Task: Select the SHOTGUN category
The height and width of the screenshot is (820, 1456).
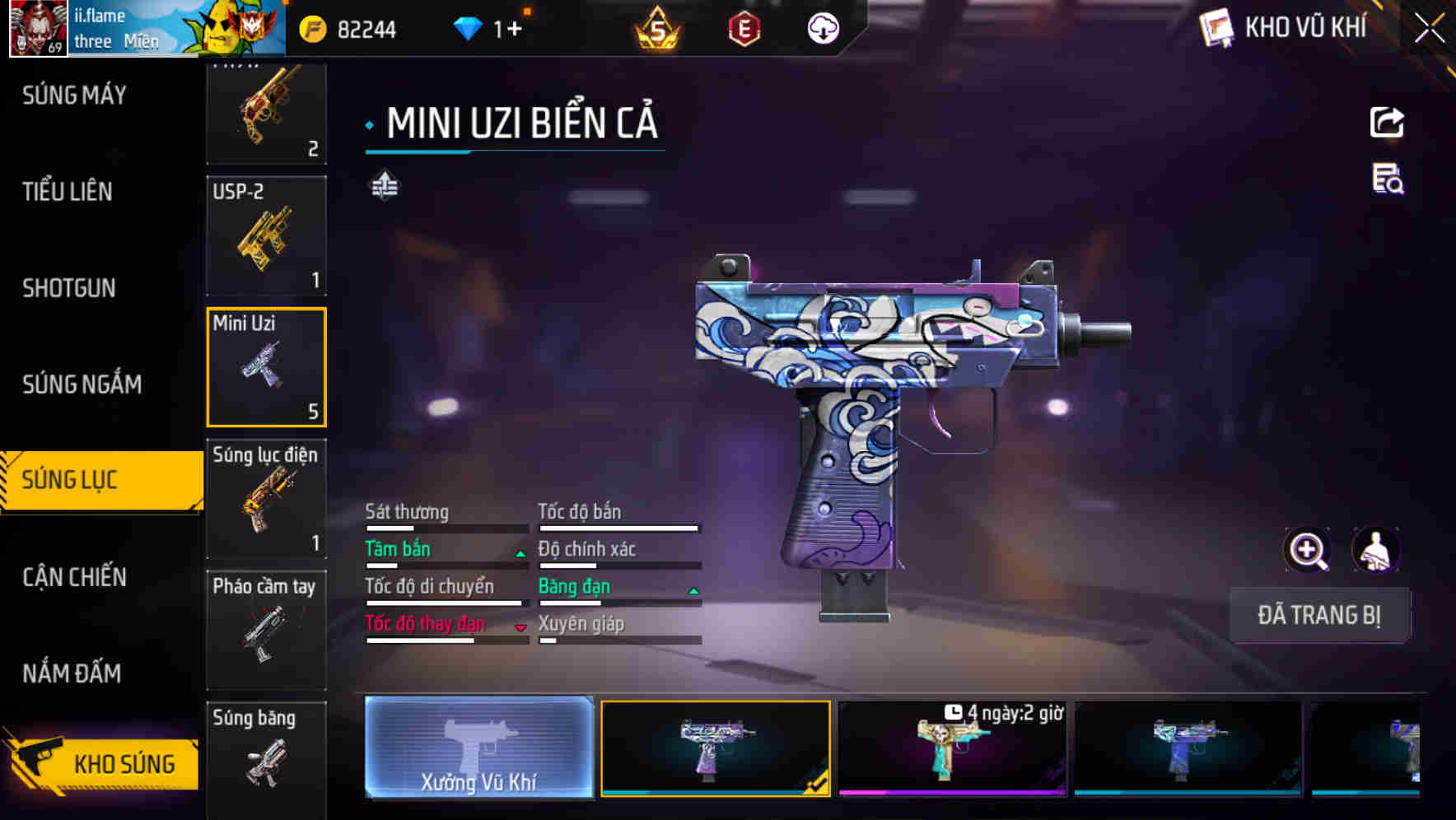Action: [69, 288]
